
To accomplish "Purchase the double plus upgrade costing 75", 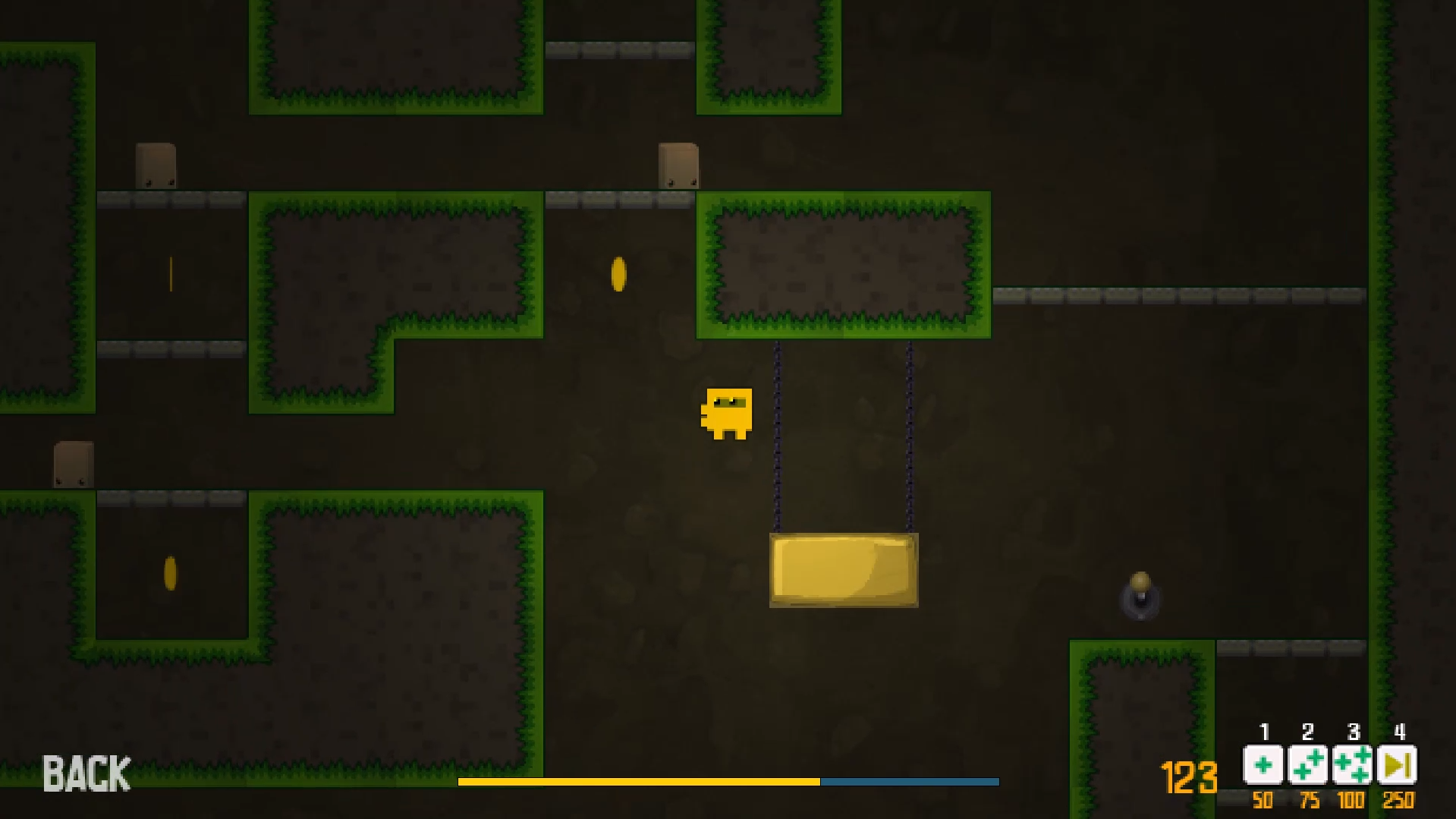I will (1309, 766).
